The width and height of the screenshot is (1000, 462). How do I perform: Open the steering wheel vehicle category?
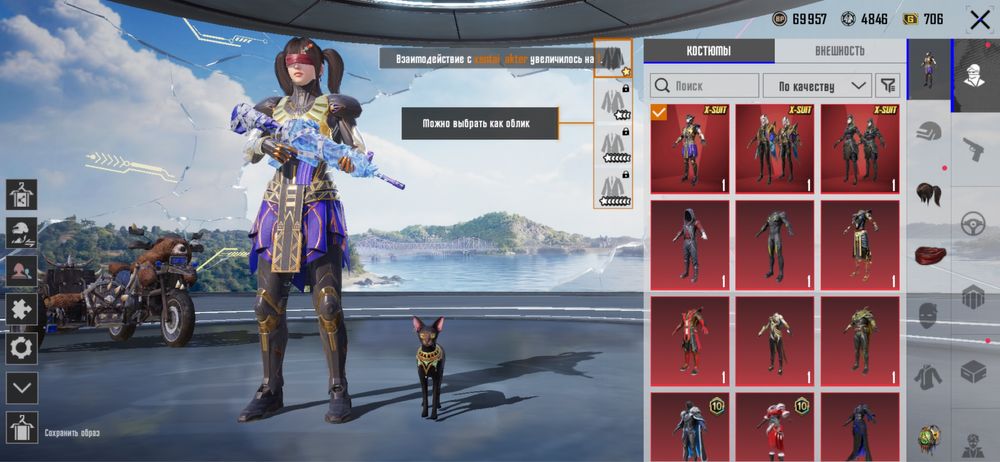pyautogui.click(x=974, y=224)
